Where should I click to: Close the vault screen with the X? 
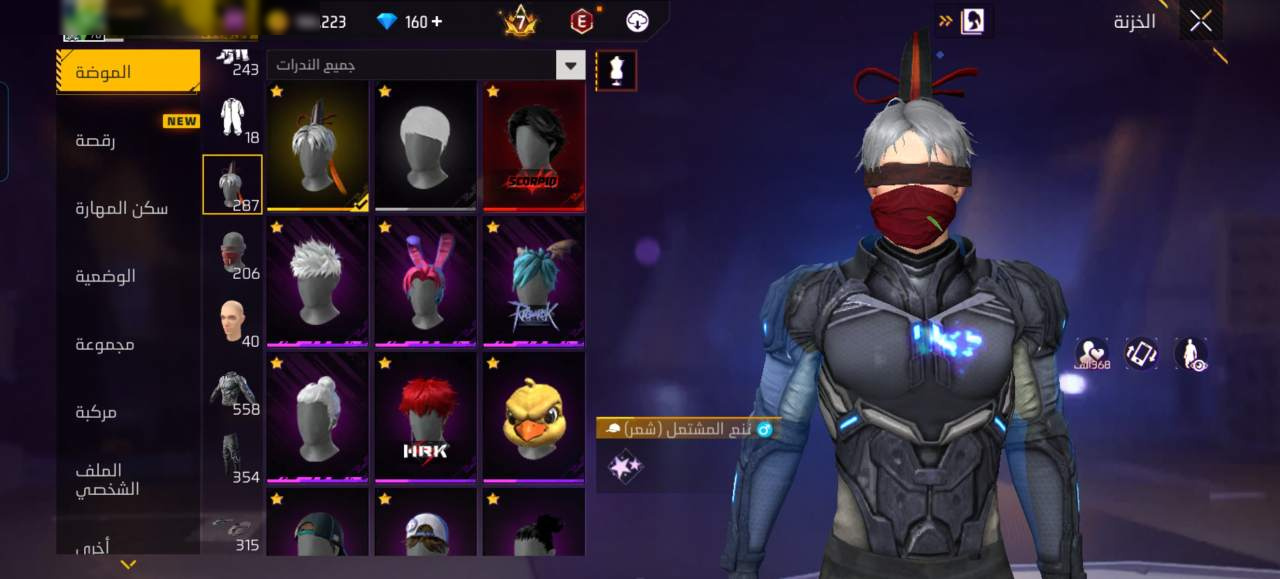[1200, 21]
